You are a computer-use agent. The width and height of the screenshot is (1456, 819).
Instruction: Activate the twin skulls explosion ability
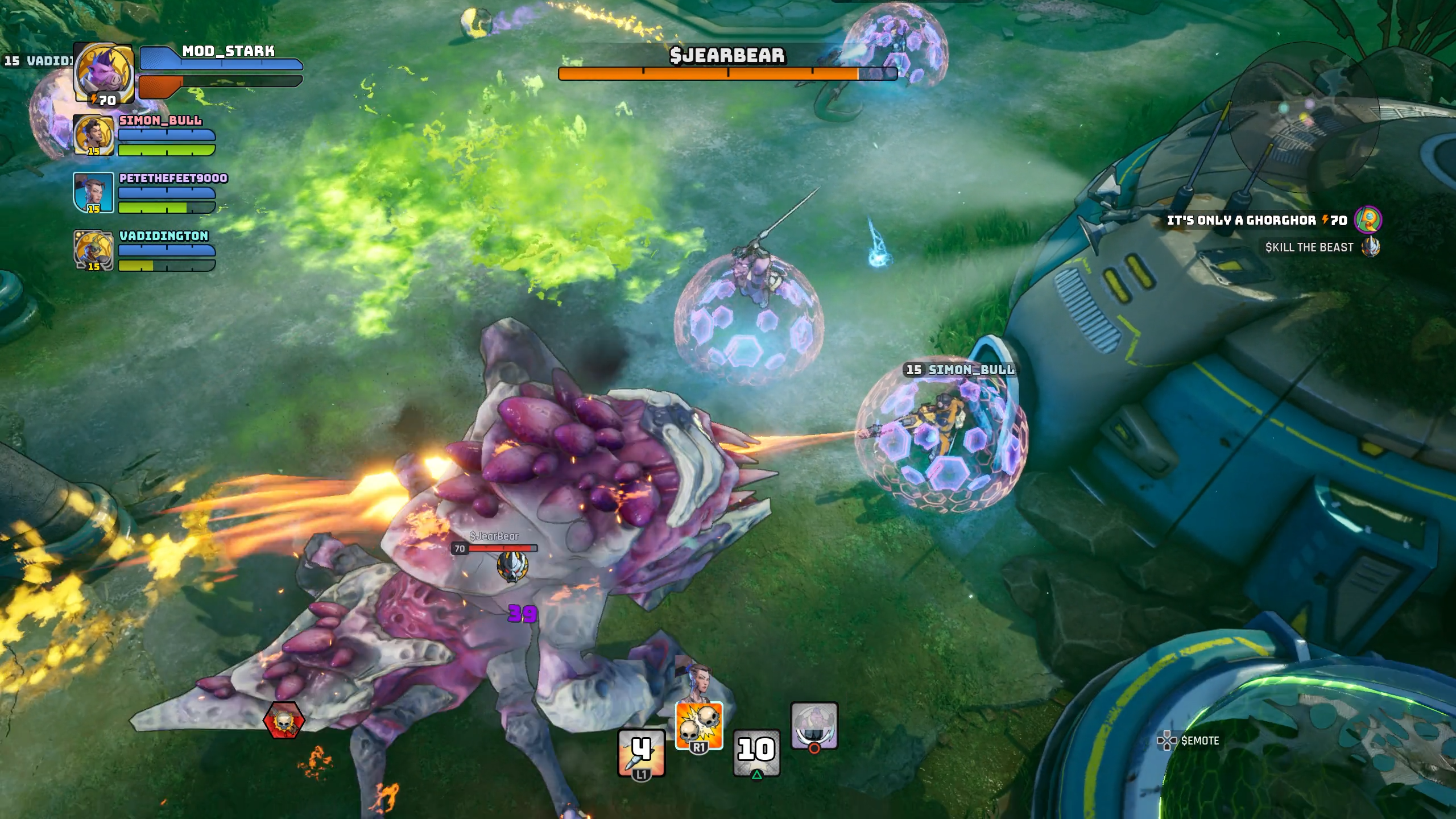tap(699, 726)
